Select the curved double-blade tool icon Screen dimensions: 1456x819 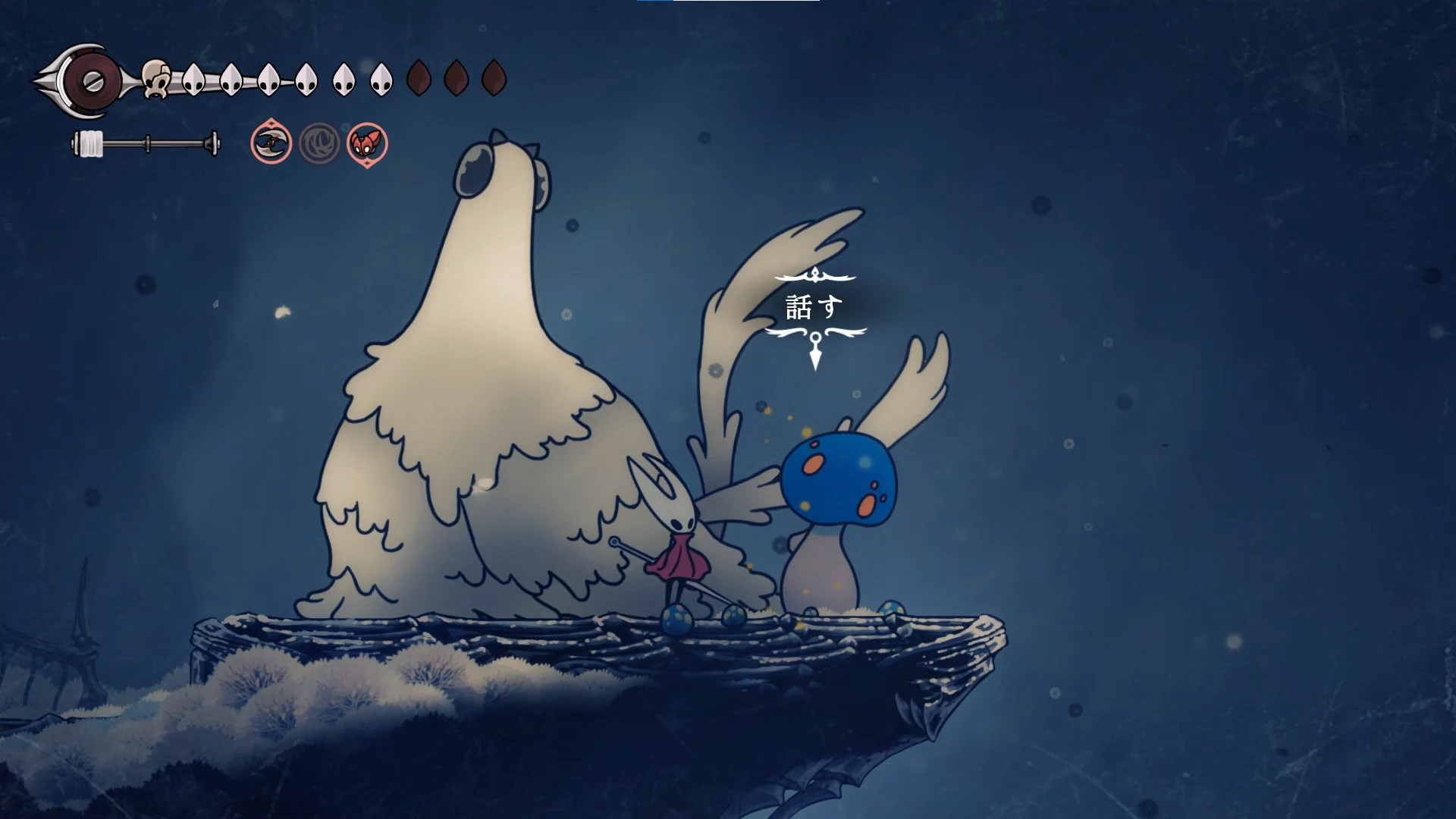point(271,143)
